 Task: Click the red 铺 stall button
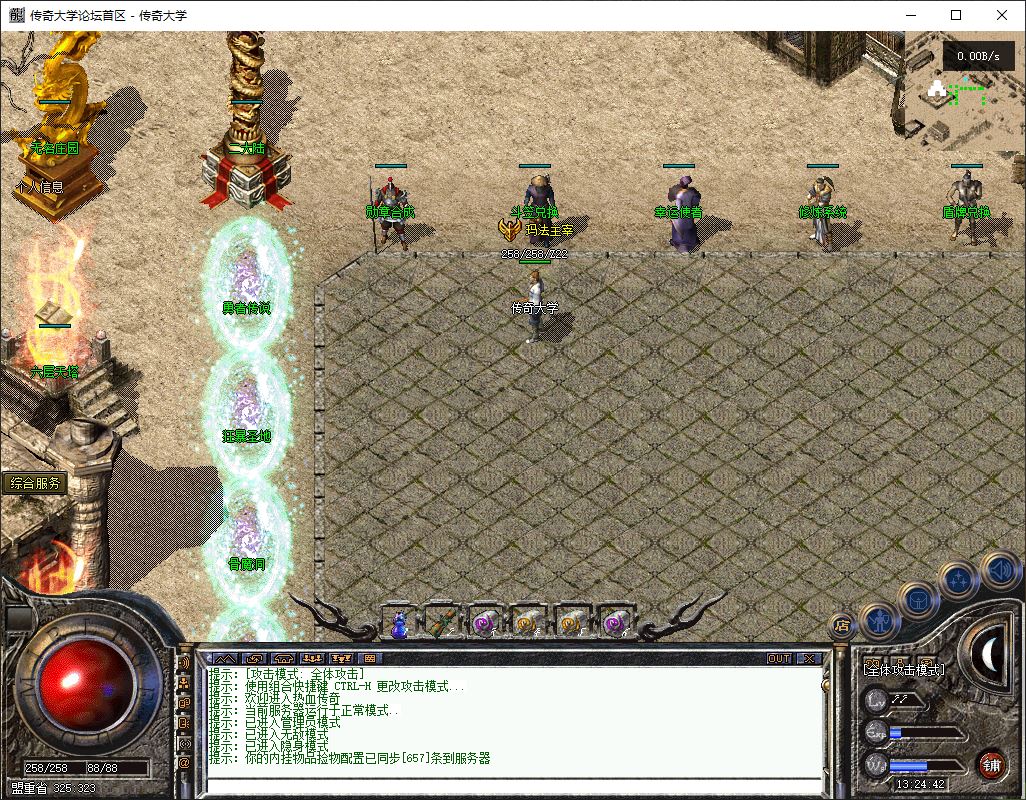coord(991,764)
